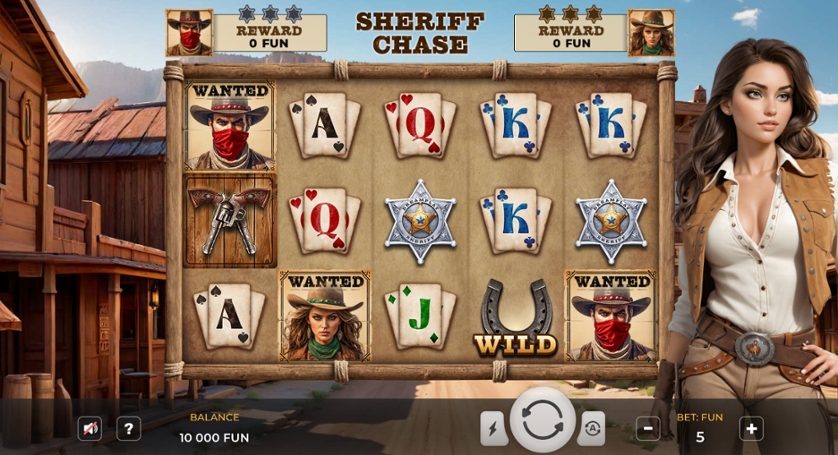Decrease the bet with minus
The width and height of the screenshot is (838, 455).
click(648, 429)
